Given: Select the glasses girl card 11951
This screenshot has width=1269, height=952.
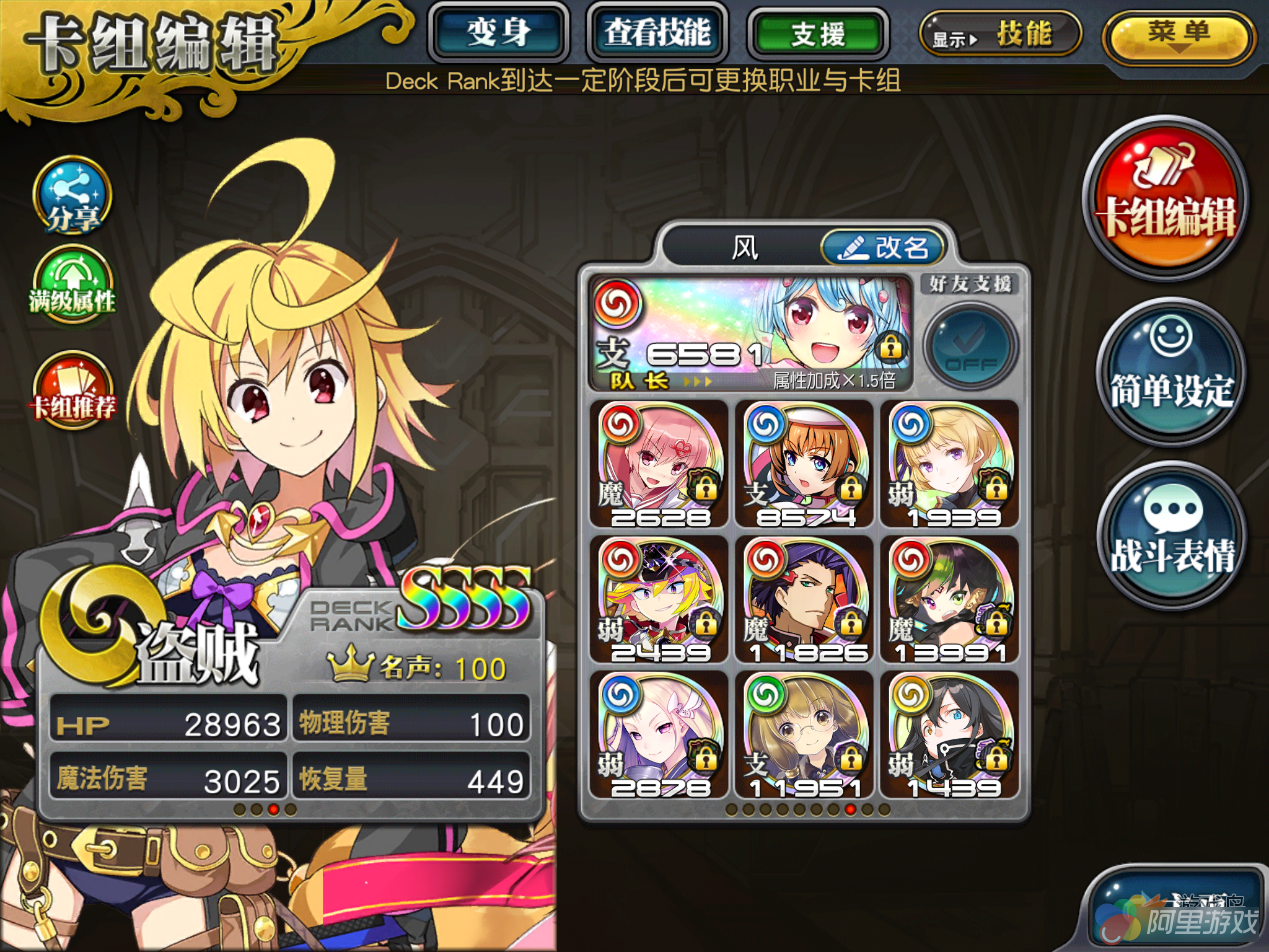Looking at the screenshot, I should tap(804, 734).
